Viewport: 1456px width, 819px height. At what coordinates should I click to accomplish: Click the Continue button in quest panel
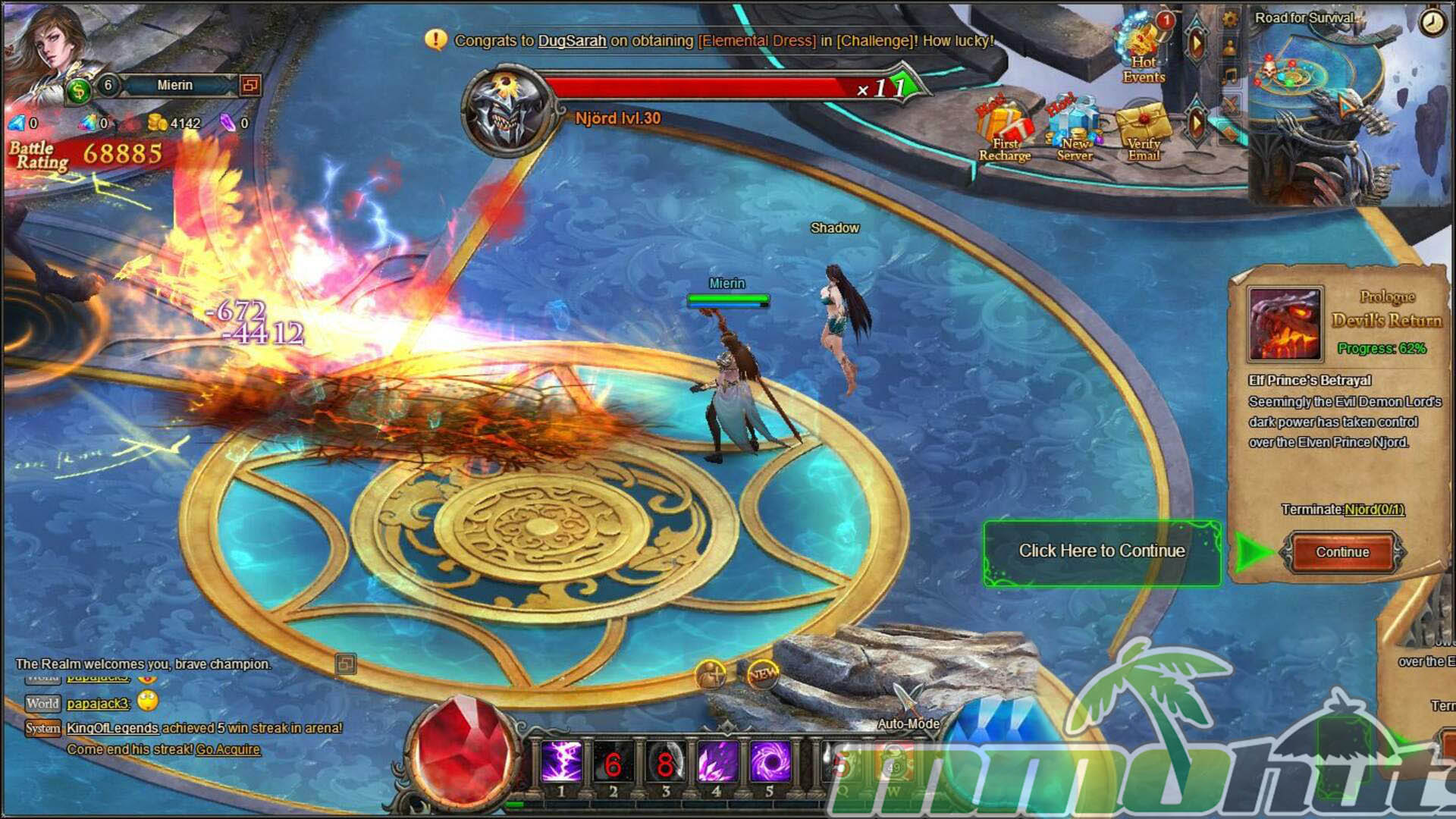click(x=1341, y=552)
